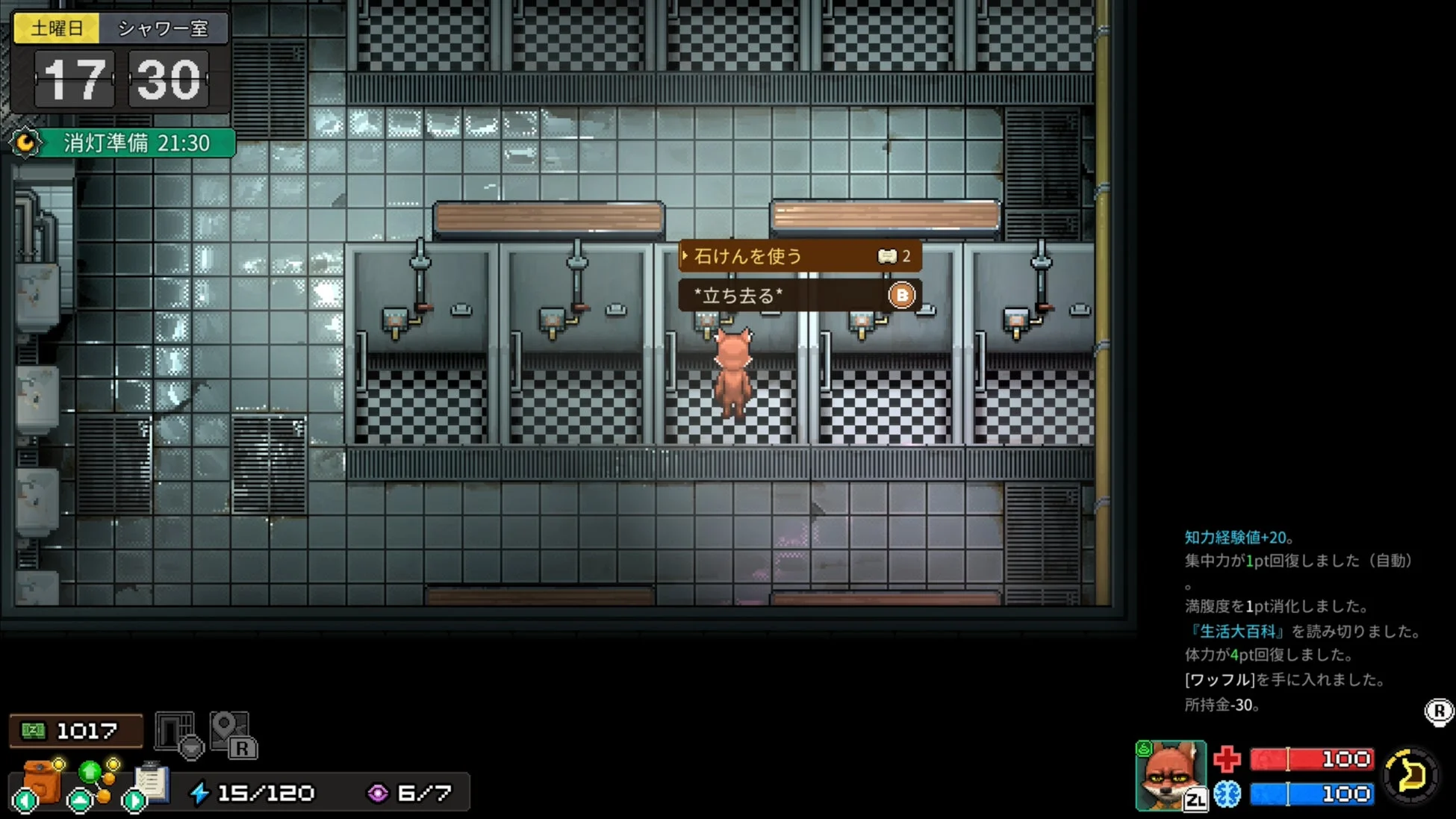
Task: Open the fox character portrait
Action: (1170, 775)
